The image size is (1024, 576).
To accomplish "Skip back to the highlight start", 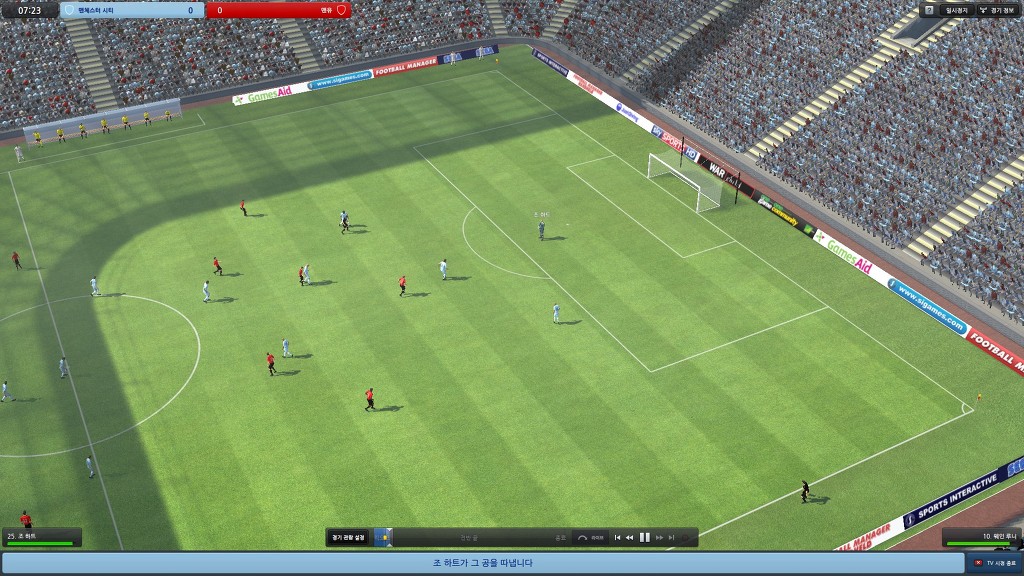I will 617,538.
